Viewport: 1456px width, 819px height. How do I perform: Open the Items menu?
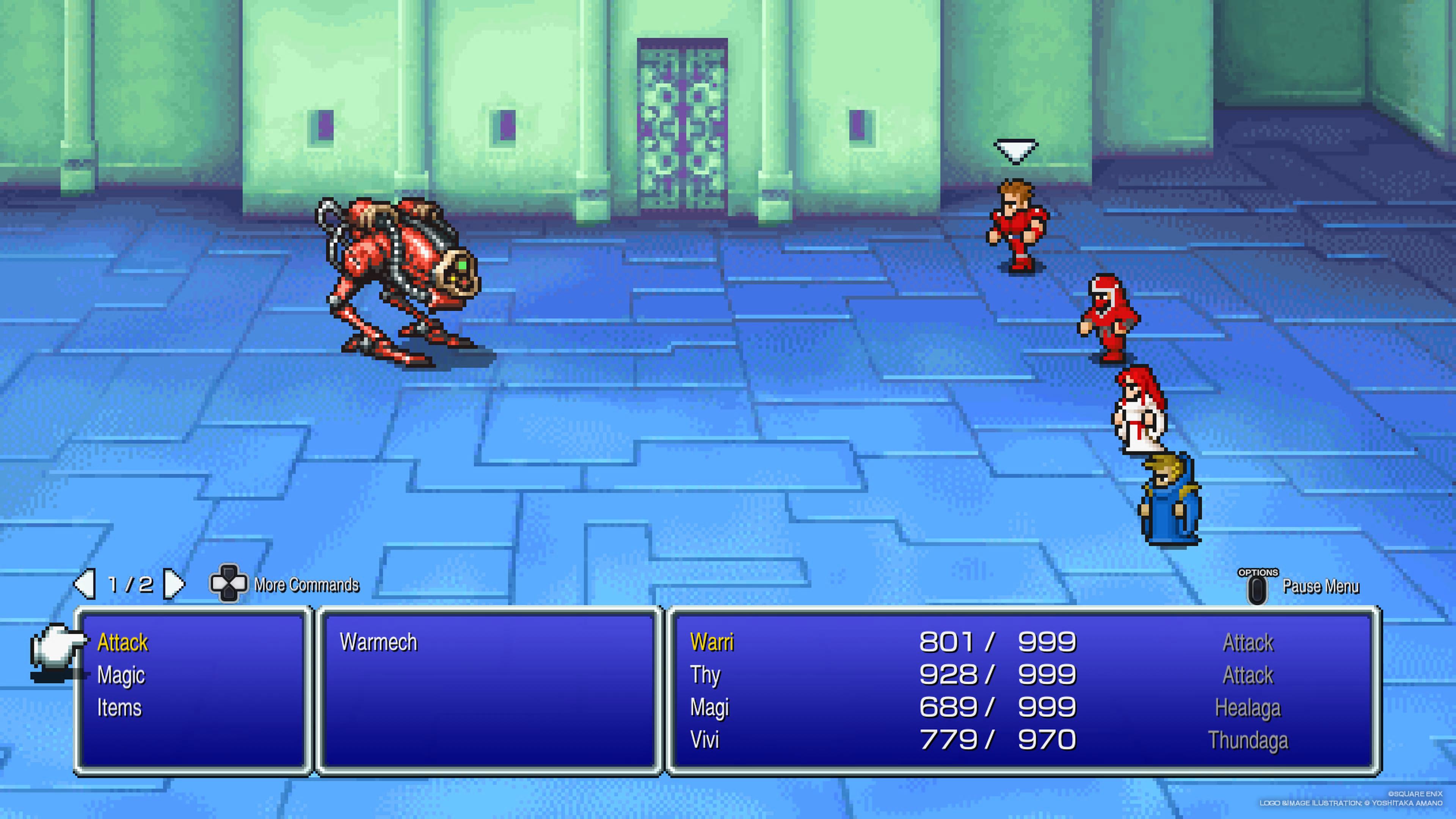click(119, 708)
